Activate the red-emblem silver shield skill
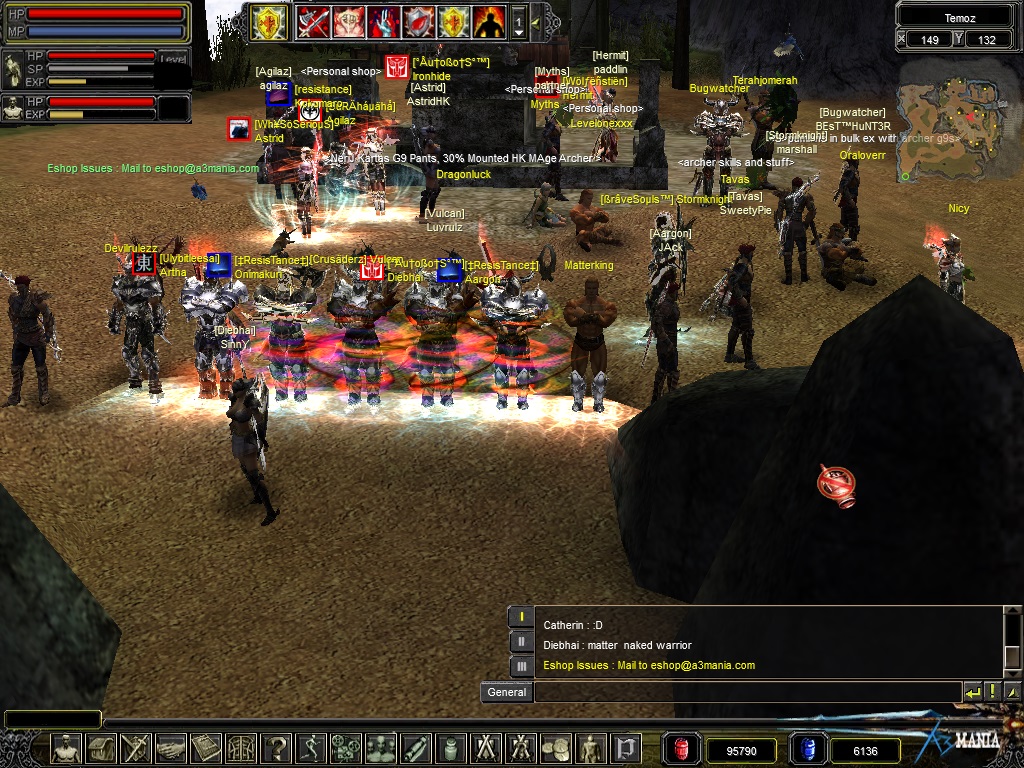 418,21
